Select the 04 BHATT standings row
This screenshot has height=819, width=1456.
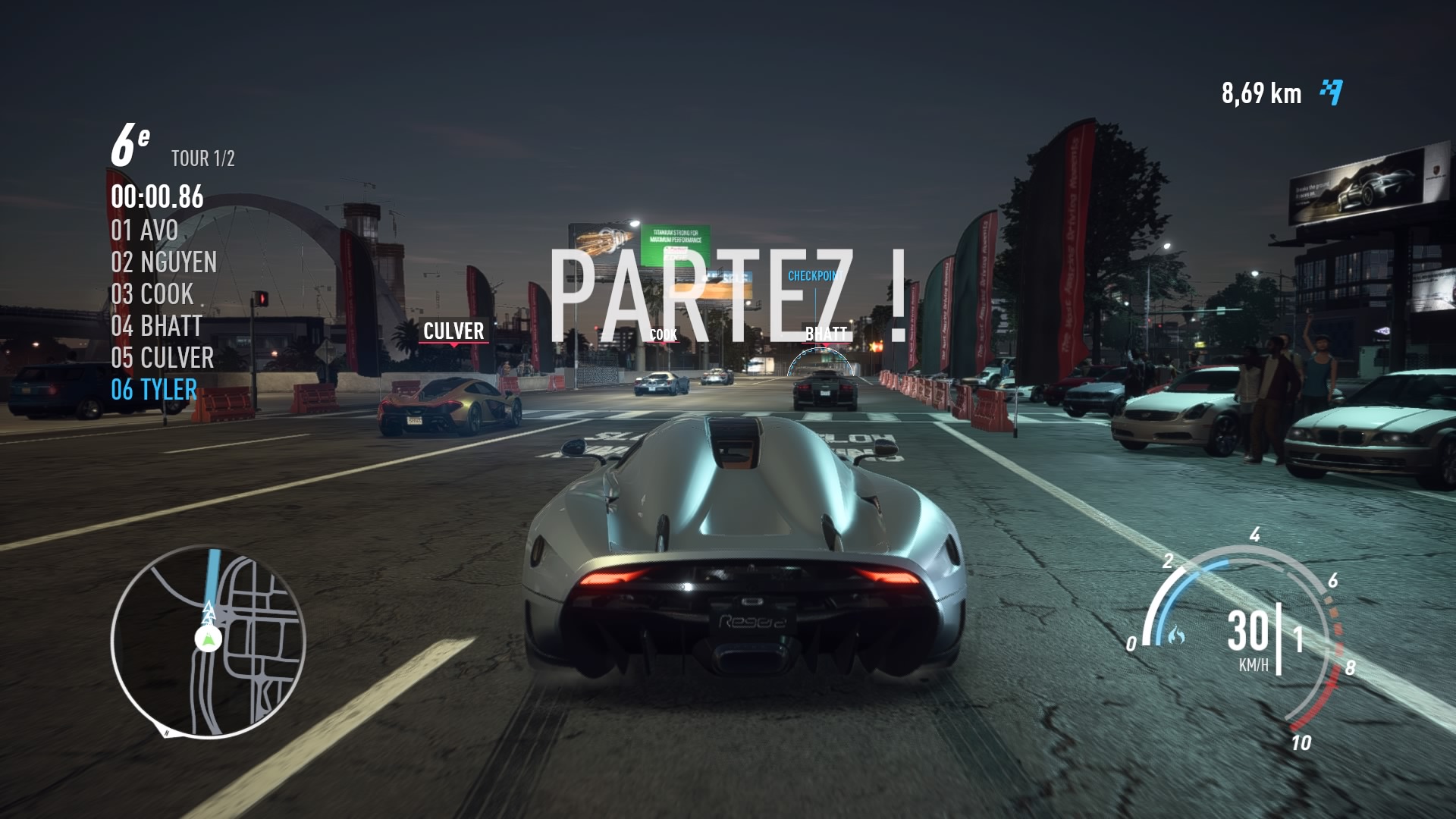click(x=156, y=326)
